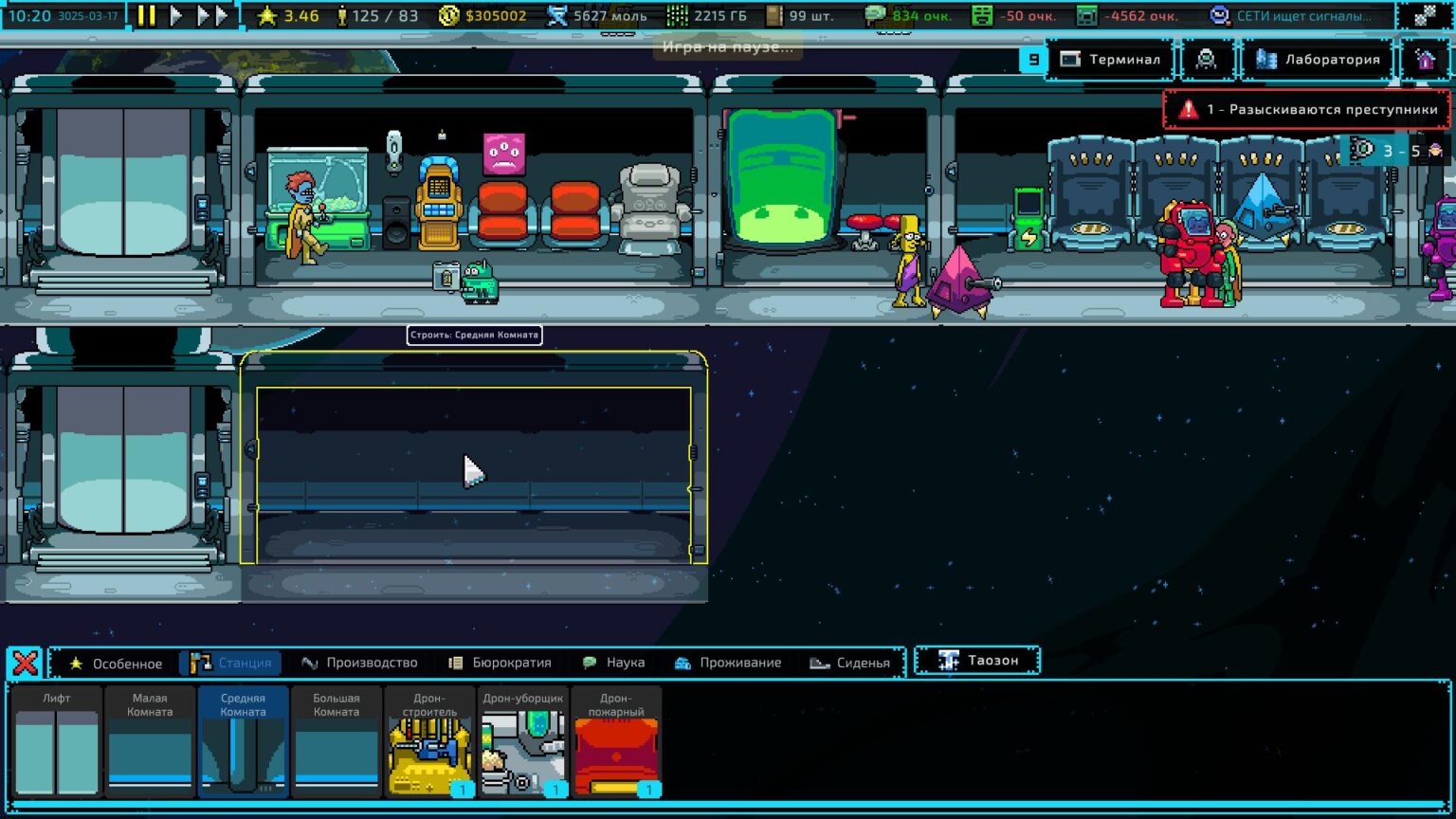Click the alien face icon button

point(1206,60)
